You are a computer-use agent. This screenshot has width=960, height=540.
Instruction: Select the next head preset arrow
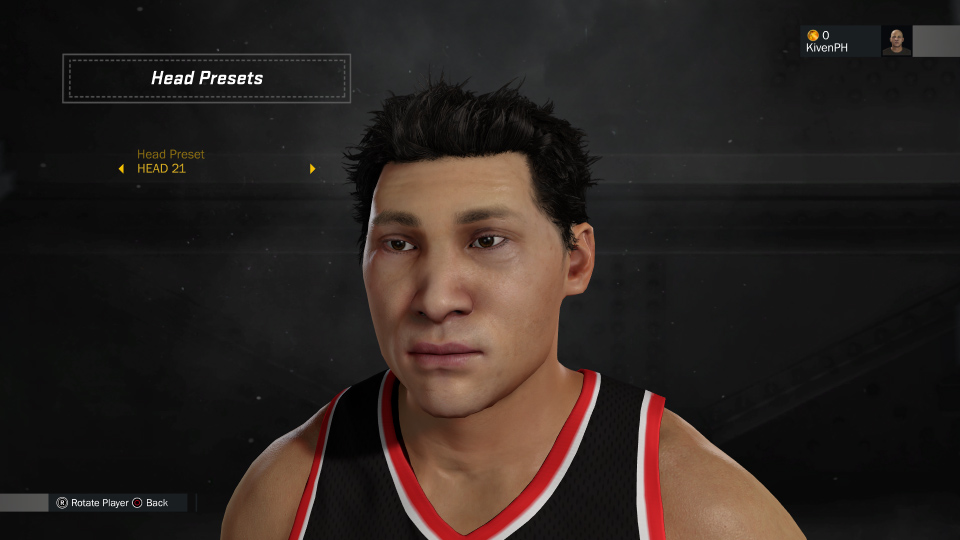[312, 168]
